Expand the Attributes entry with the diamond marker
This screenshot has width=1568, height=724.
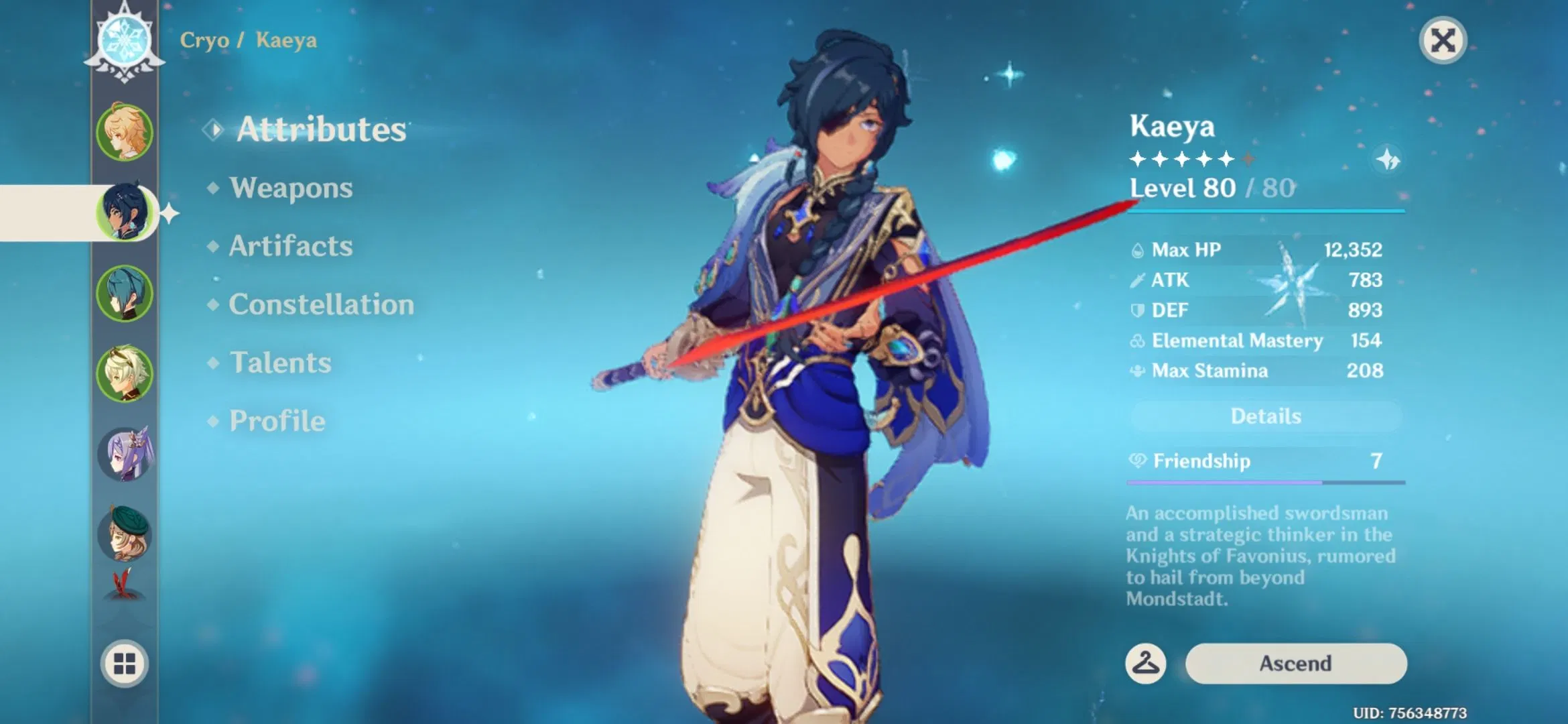322,129
